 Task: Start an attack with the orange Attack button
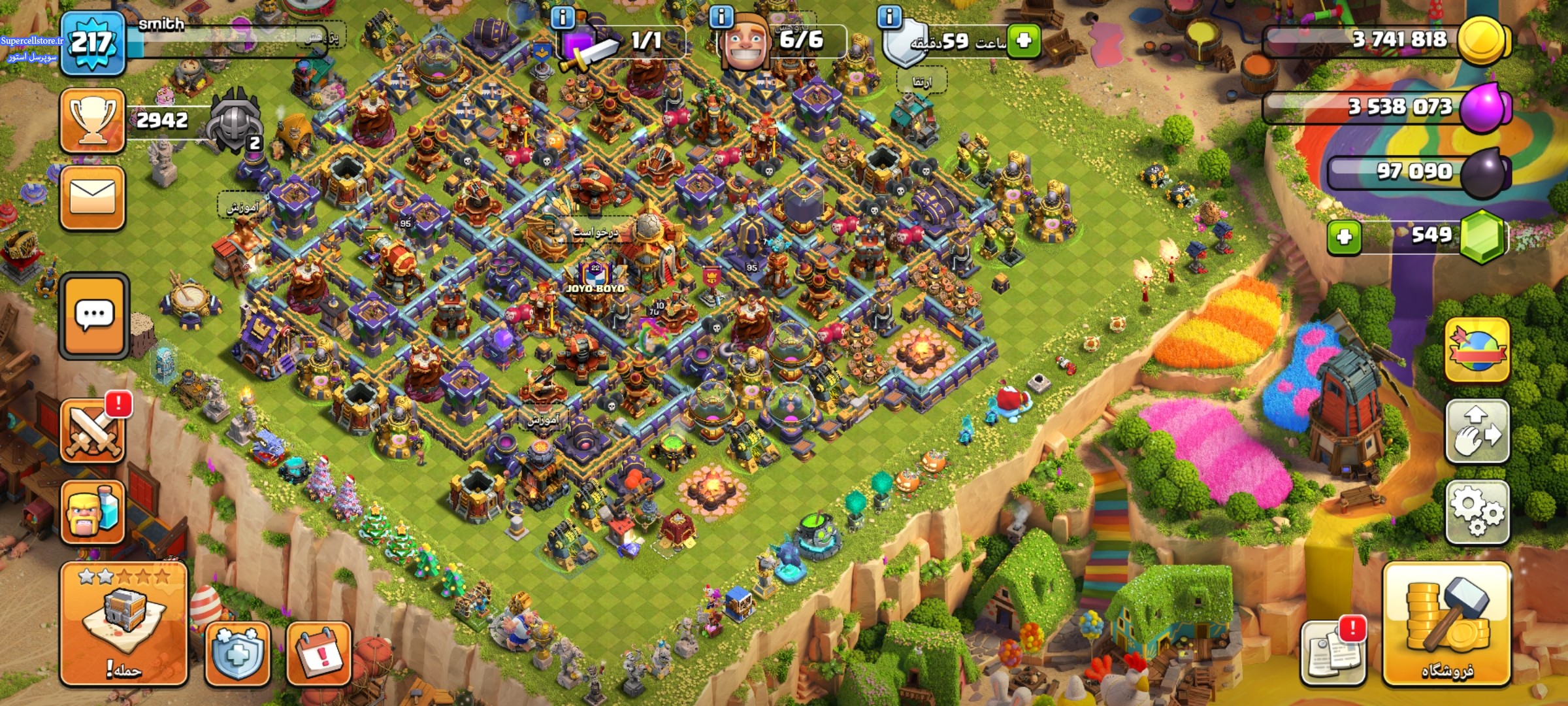(123, 624)
